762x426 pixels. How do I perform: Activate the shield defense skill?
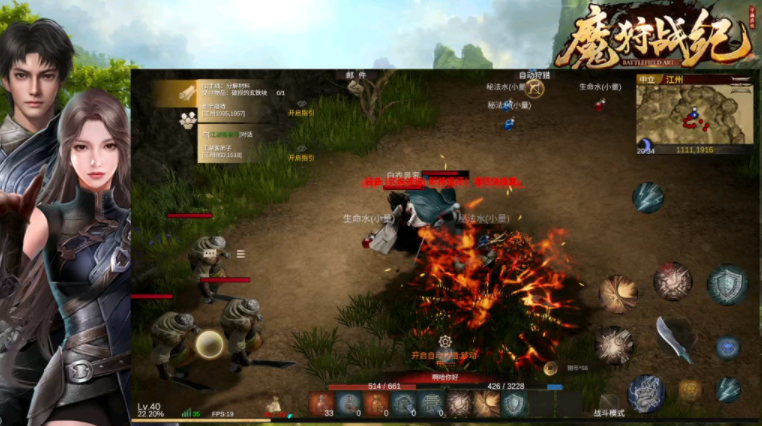coord(726,285)
